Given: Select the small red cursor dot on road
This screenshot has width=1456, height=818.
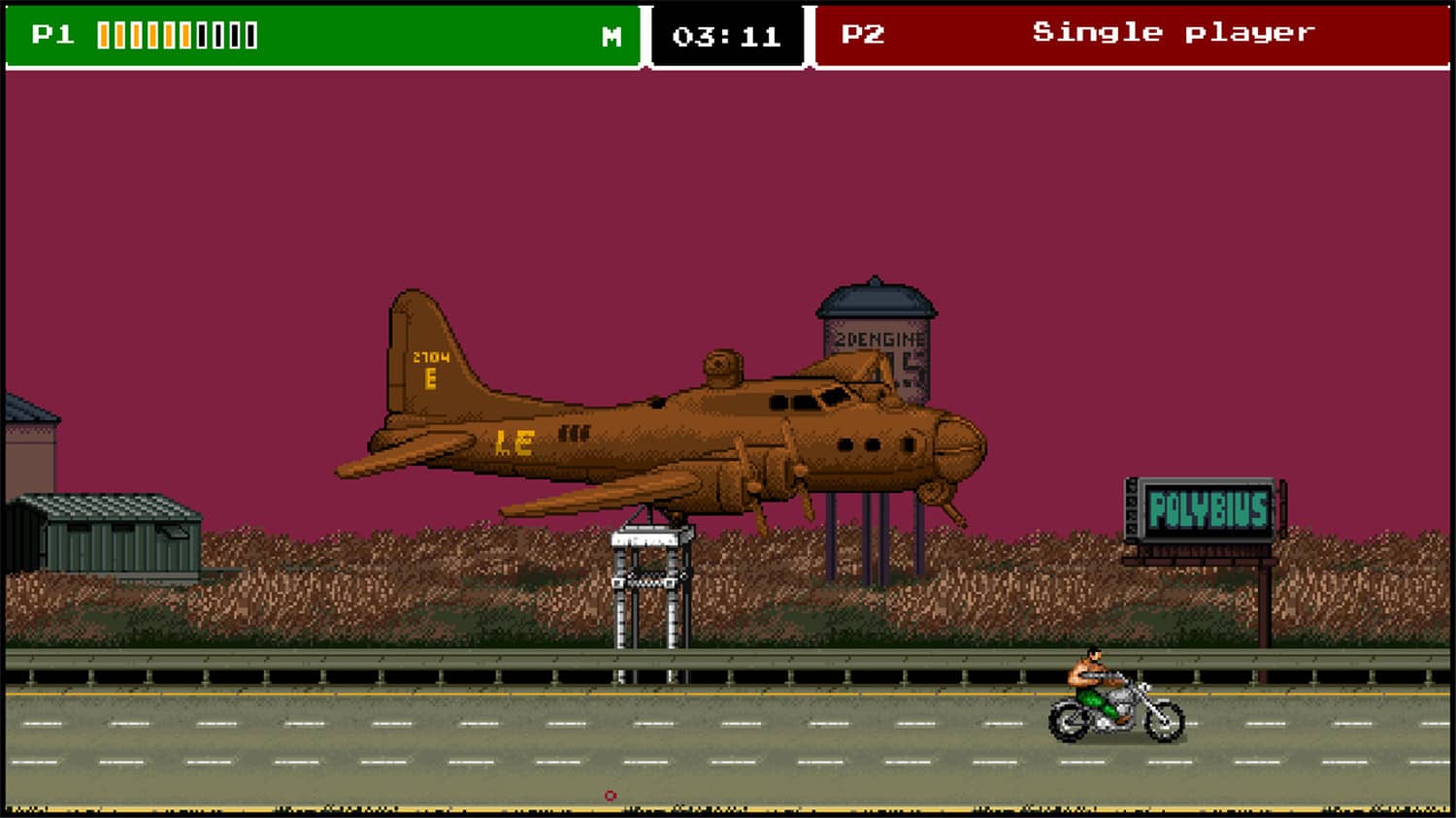Looking at the screenshot, I should [611, 794].
